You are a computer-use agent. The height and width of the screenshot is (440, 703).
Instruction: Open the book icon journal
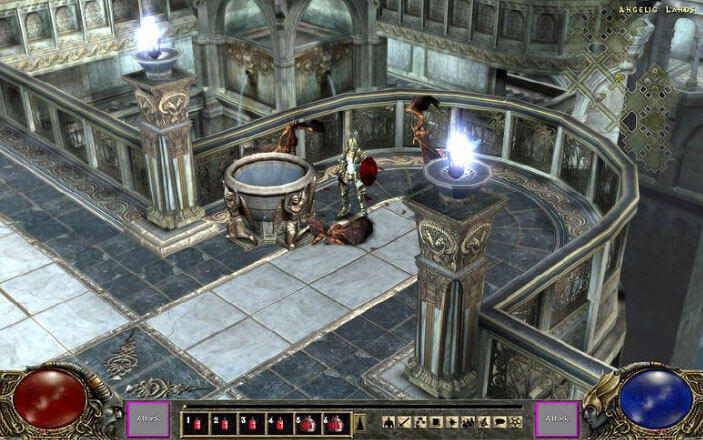[436, 423]
